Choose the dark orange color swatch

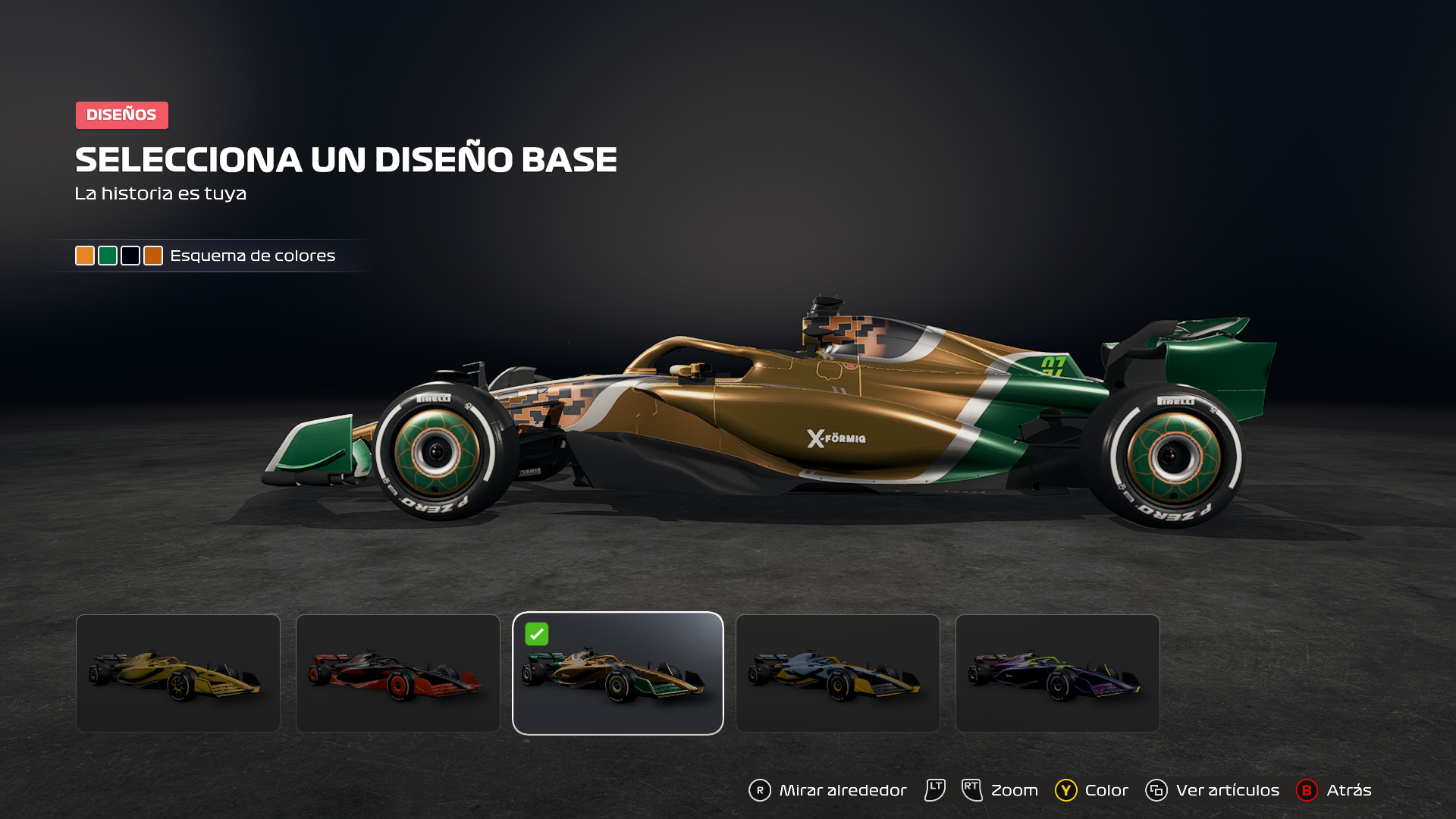[x=153, y=256]
